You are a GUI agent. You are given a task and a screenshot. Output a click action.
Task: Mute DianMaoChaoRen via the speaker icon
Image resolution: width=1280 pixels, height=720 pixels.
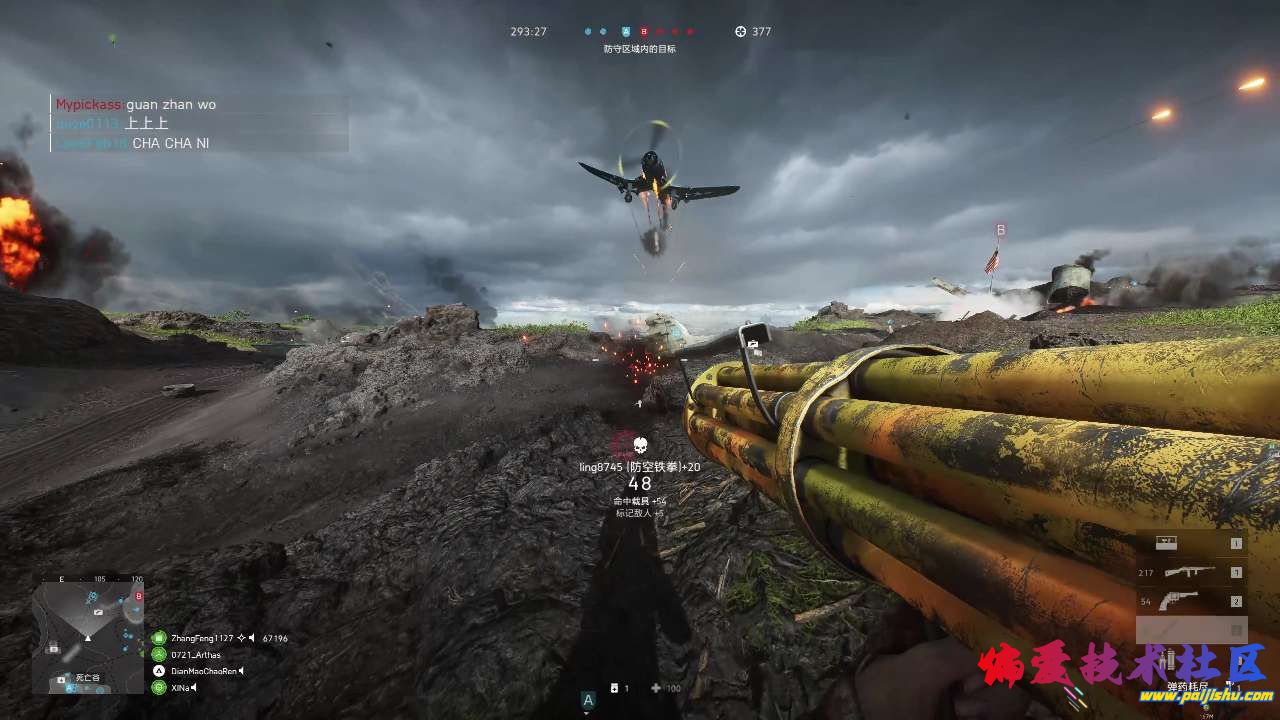point(242,671)
